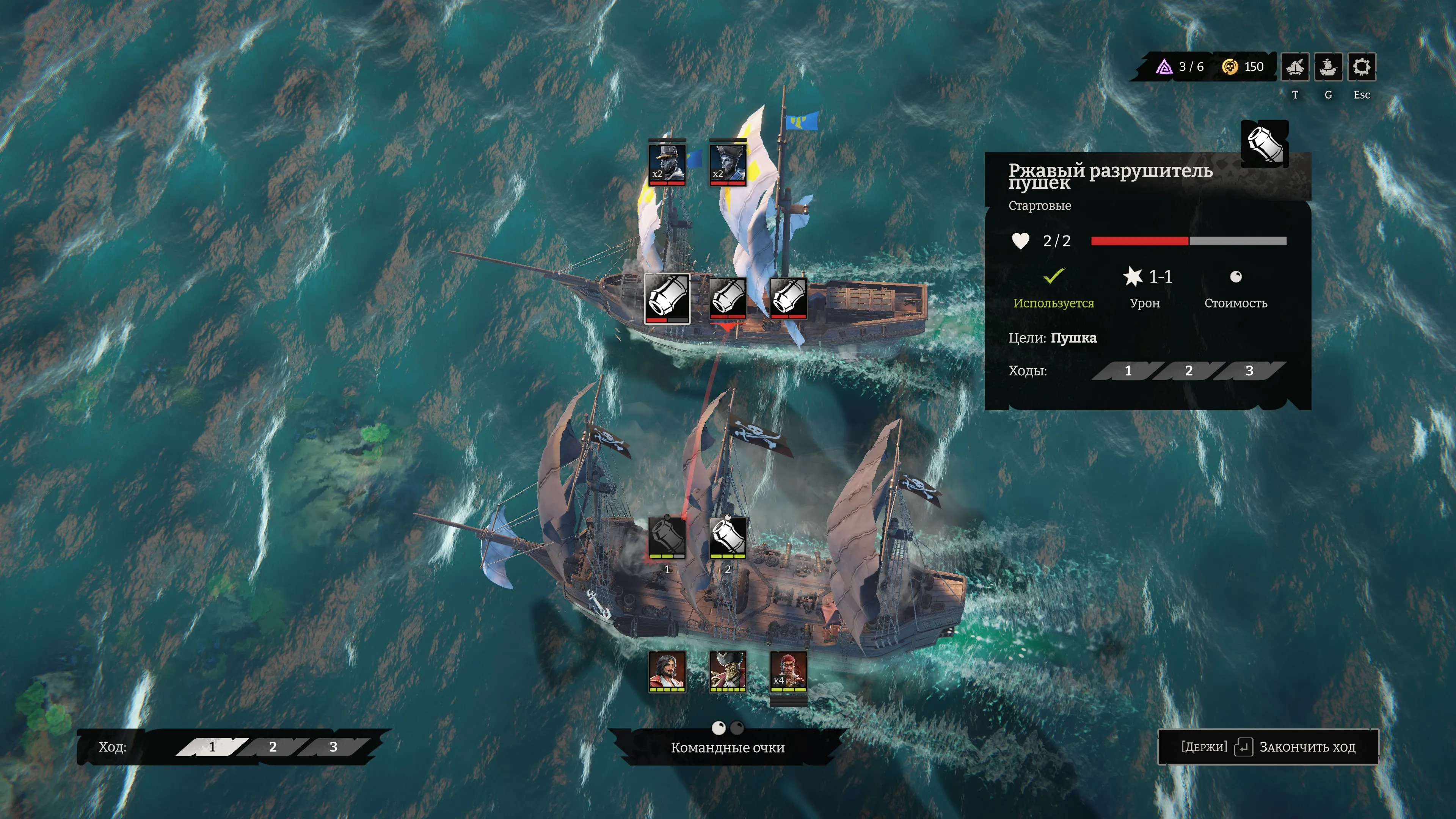Open settings via the gear icon

pos(1361,67)
